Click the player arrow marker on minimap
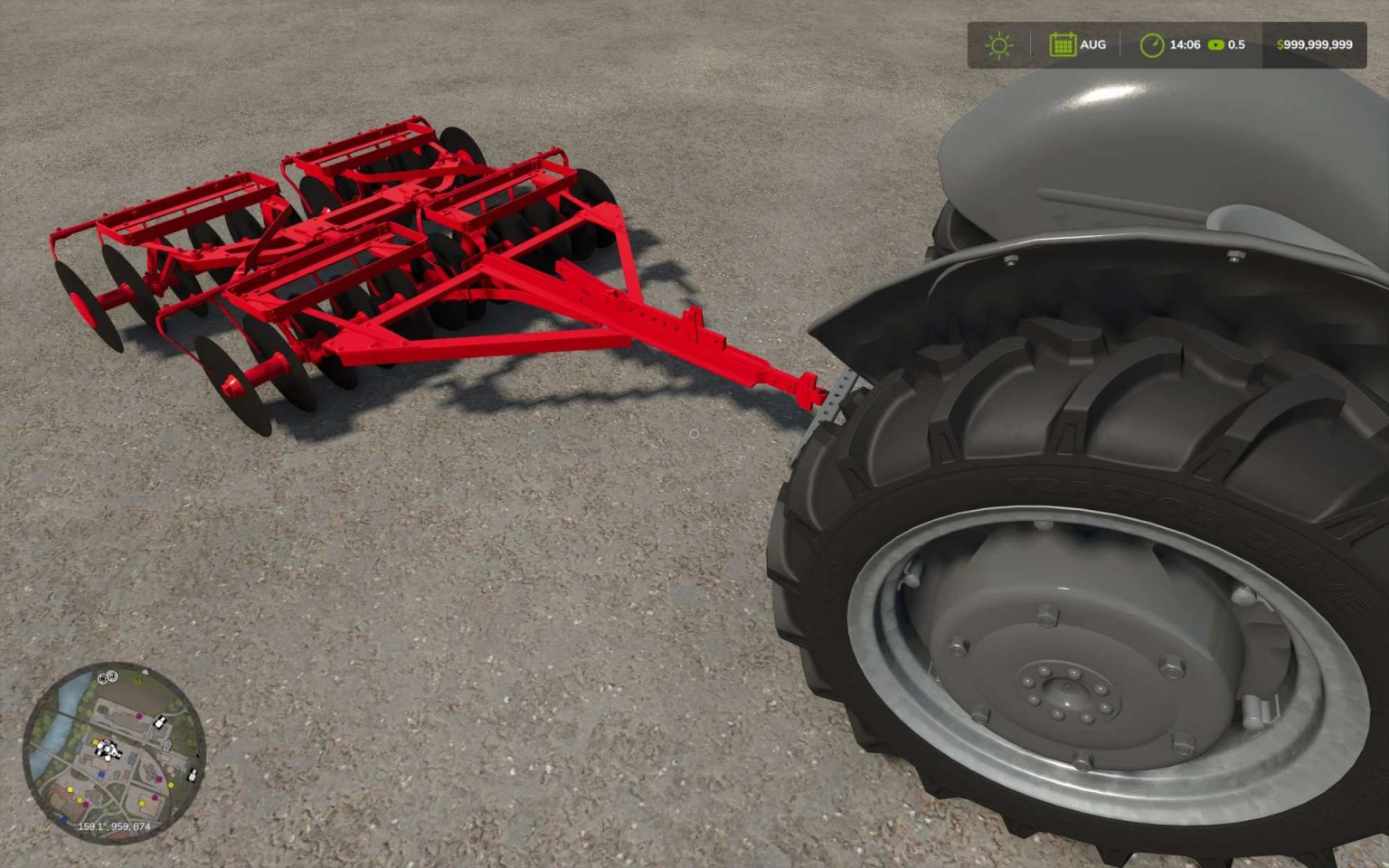1389x868 pixels. tap(112, 750)
